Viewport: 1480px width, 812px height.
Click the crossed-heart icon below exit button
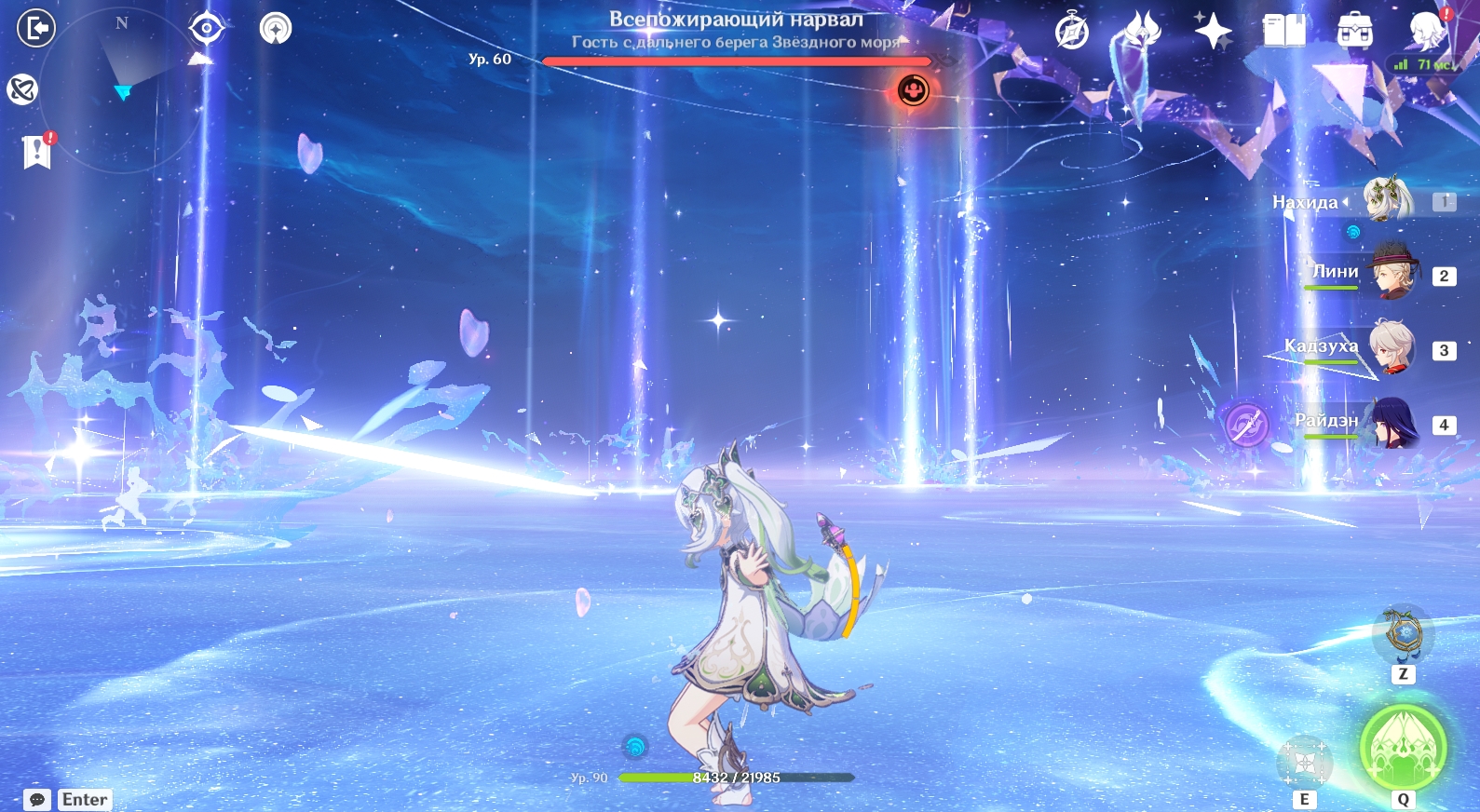(x=23, y=89)
